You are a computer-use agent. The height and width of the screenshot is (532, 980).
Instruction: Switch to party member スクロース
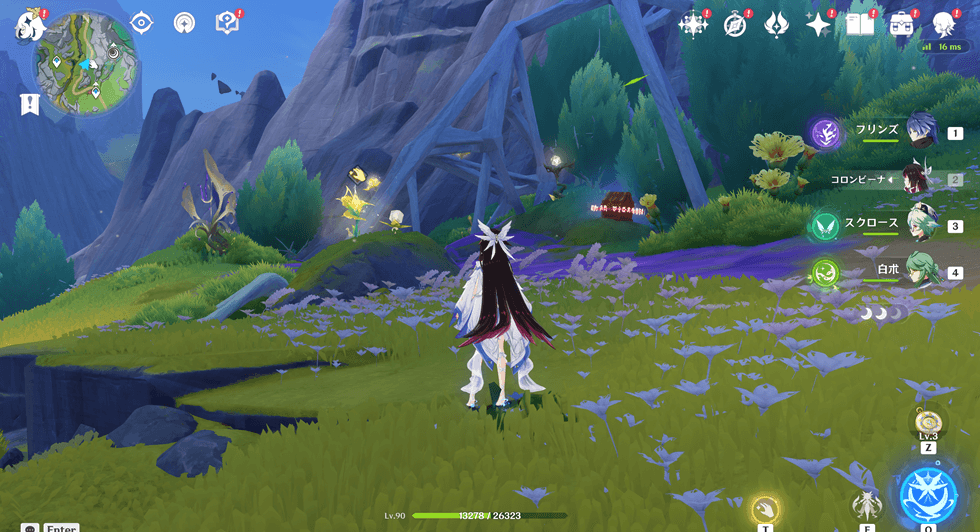pyautogui.click(x=921, y=224)
